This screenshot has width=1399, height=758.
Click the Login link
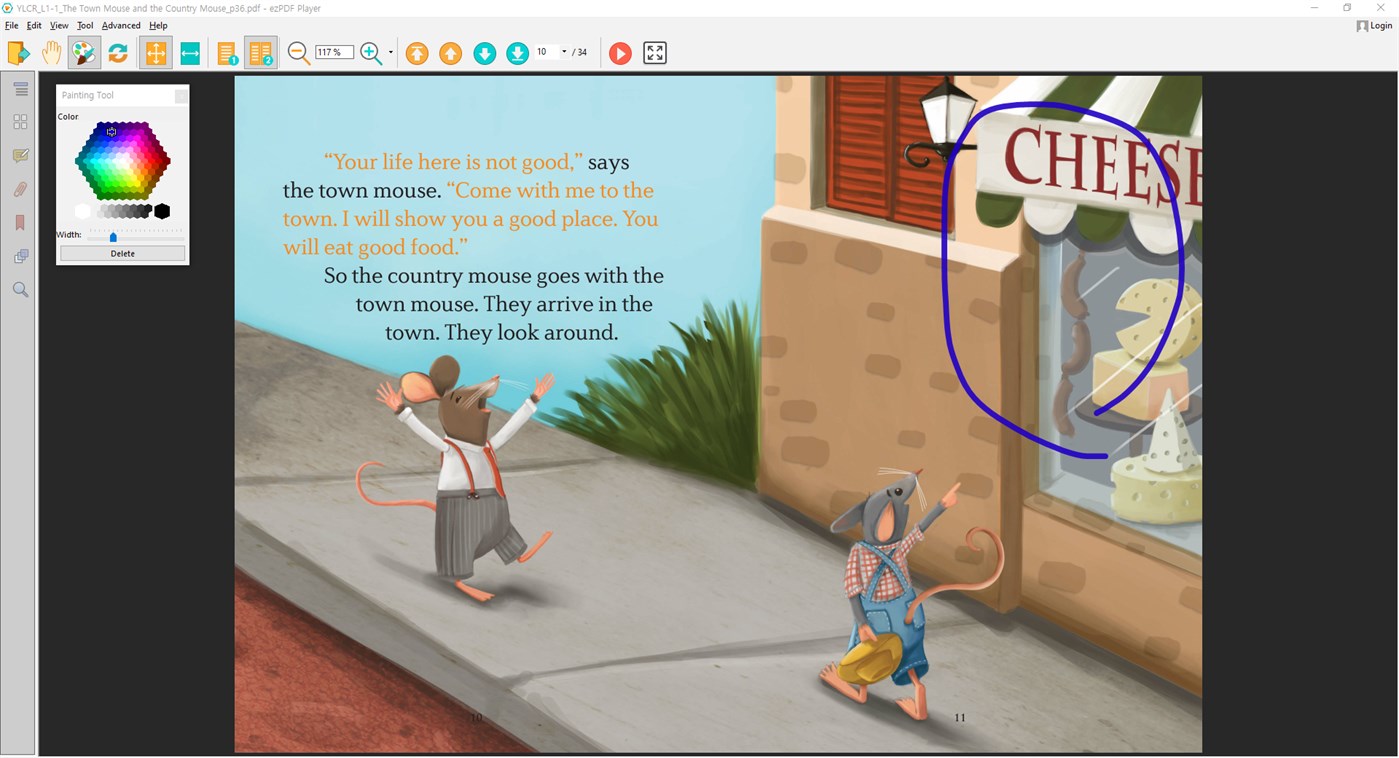point(1374,25)
